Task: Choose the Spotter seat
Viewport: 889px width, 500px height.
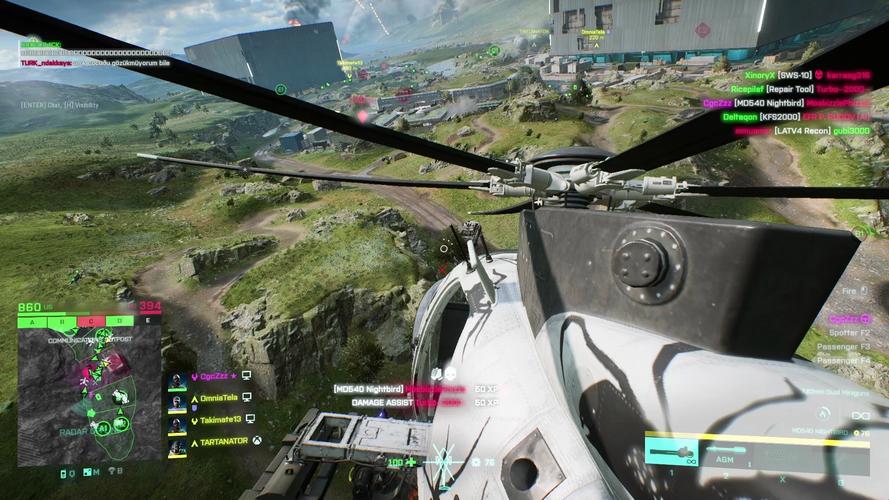Action: pos(851,332)
